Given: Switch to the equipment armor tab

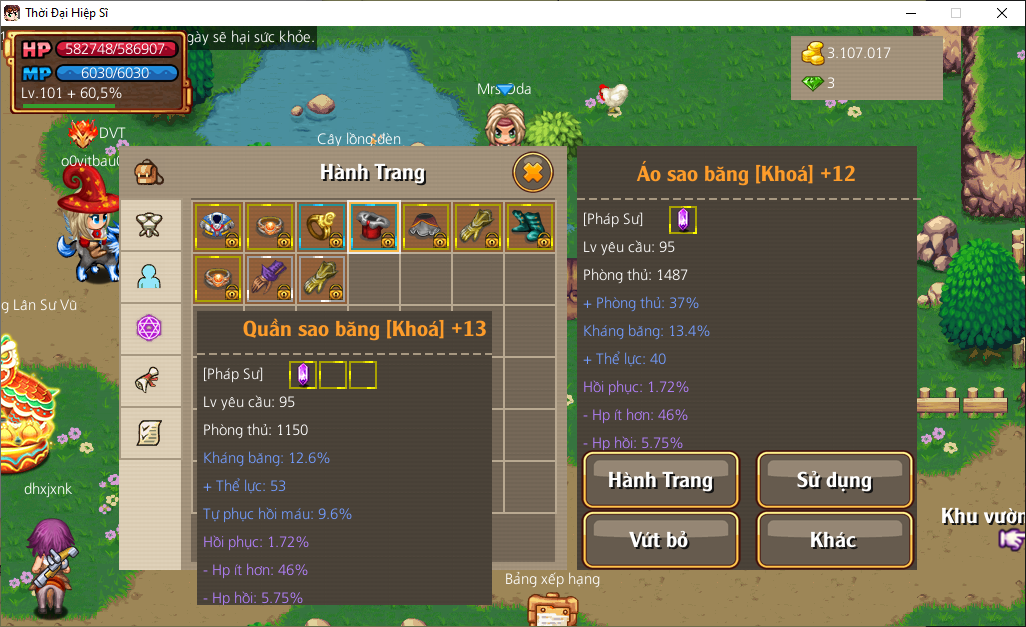Looking at the screenshot, I should (x=149, y=225).
